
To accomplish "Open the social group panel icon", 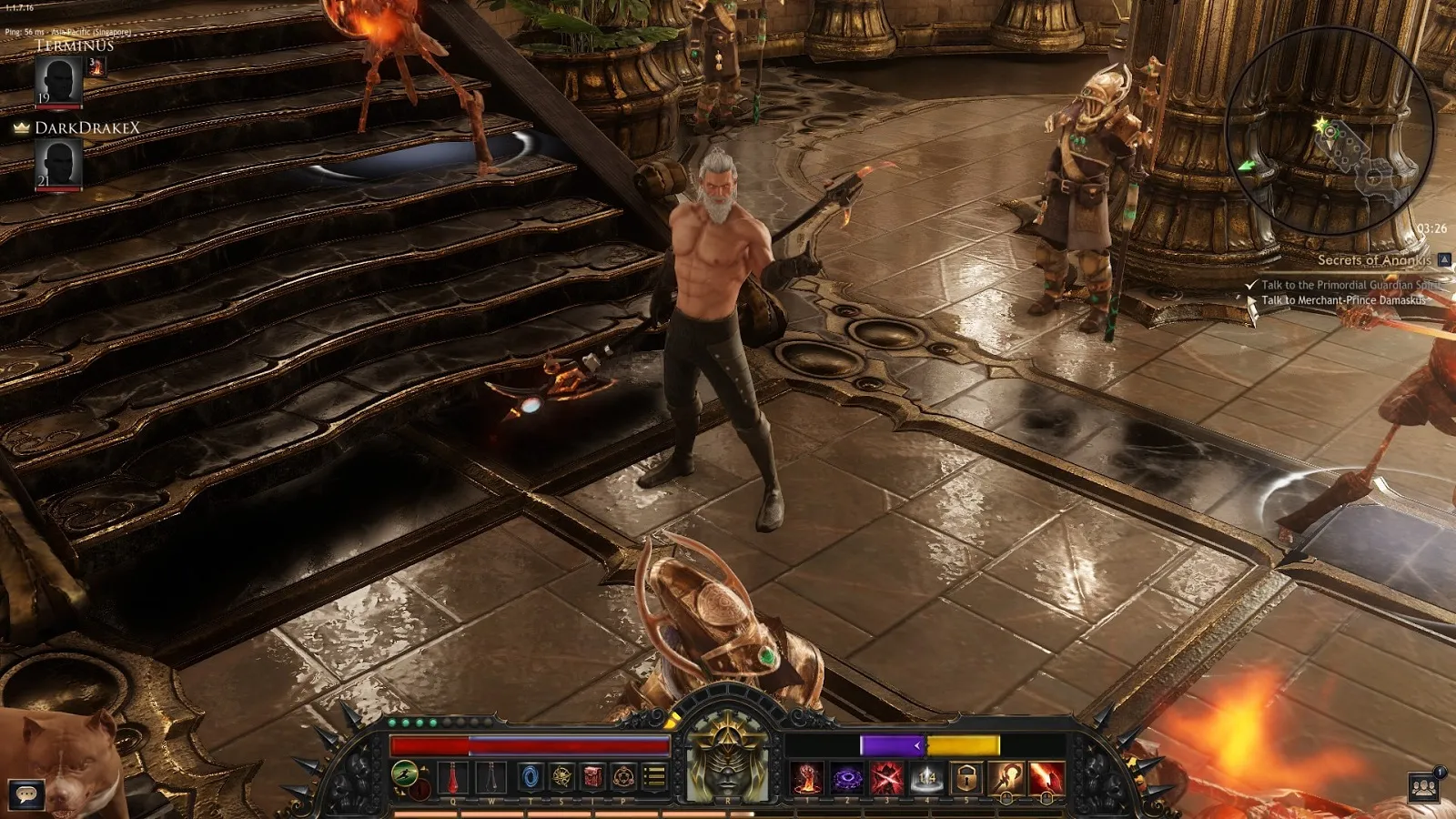I will pos(1424,788).
